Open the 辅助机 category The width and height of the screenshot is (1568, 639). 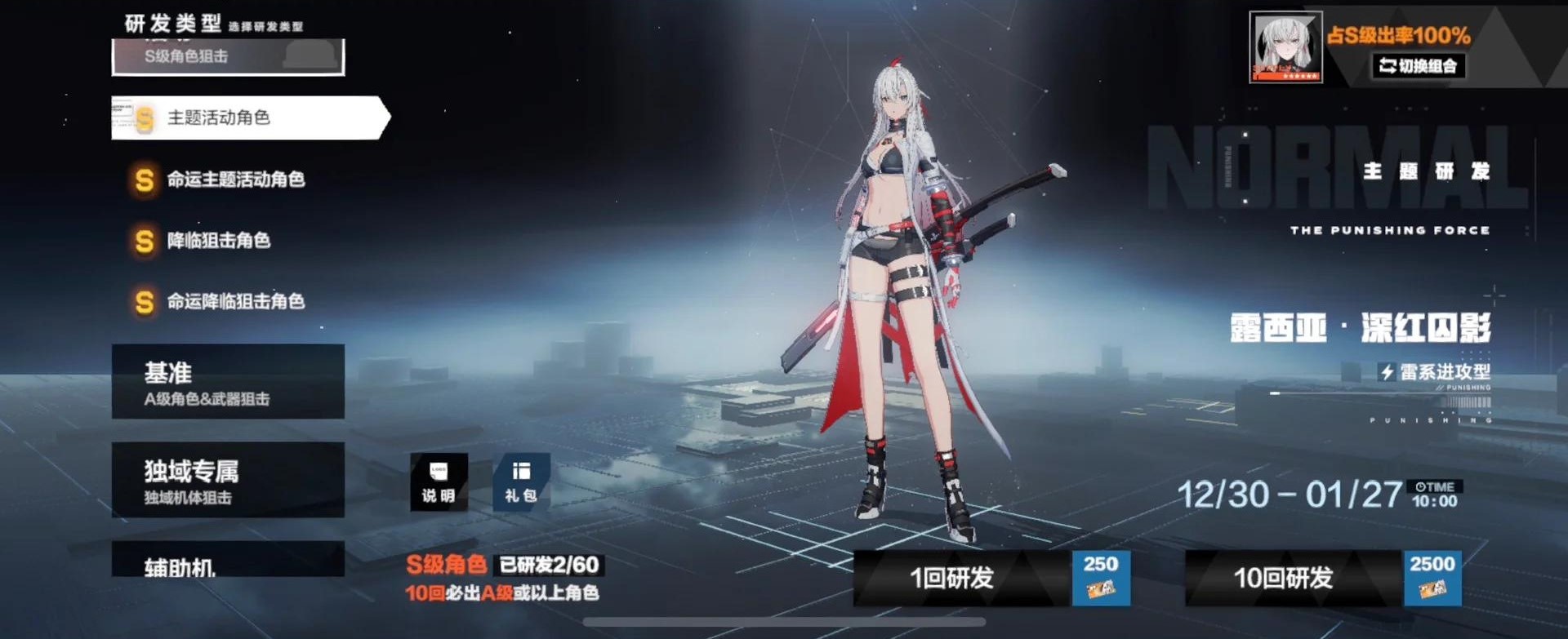pyautogui.click(x=229, y=559)
